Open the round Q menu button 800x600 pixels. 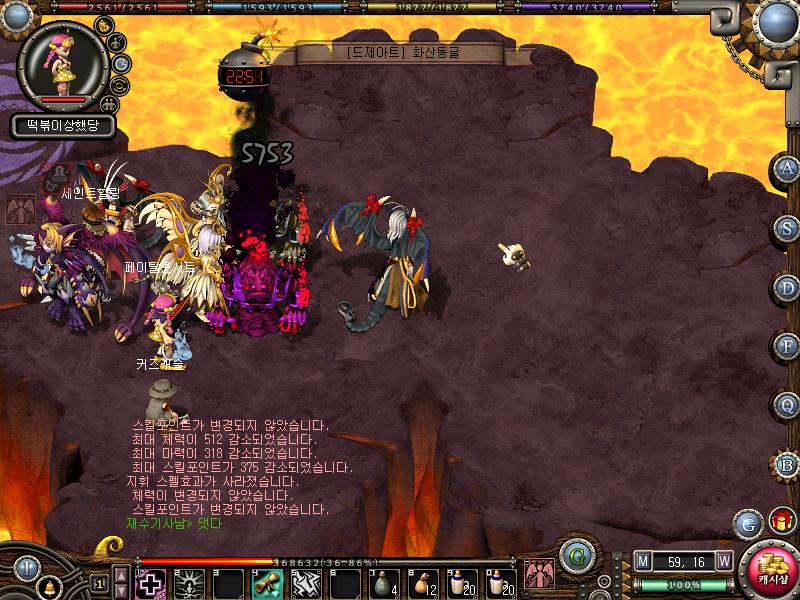788,405
